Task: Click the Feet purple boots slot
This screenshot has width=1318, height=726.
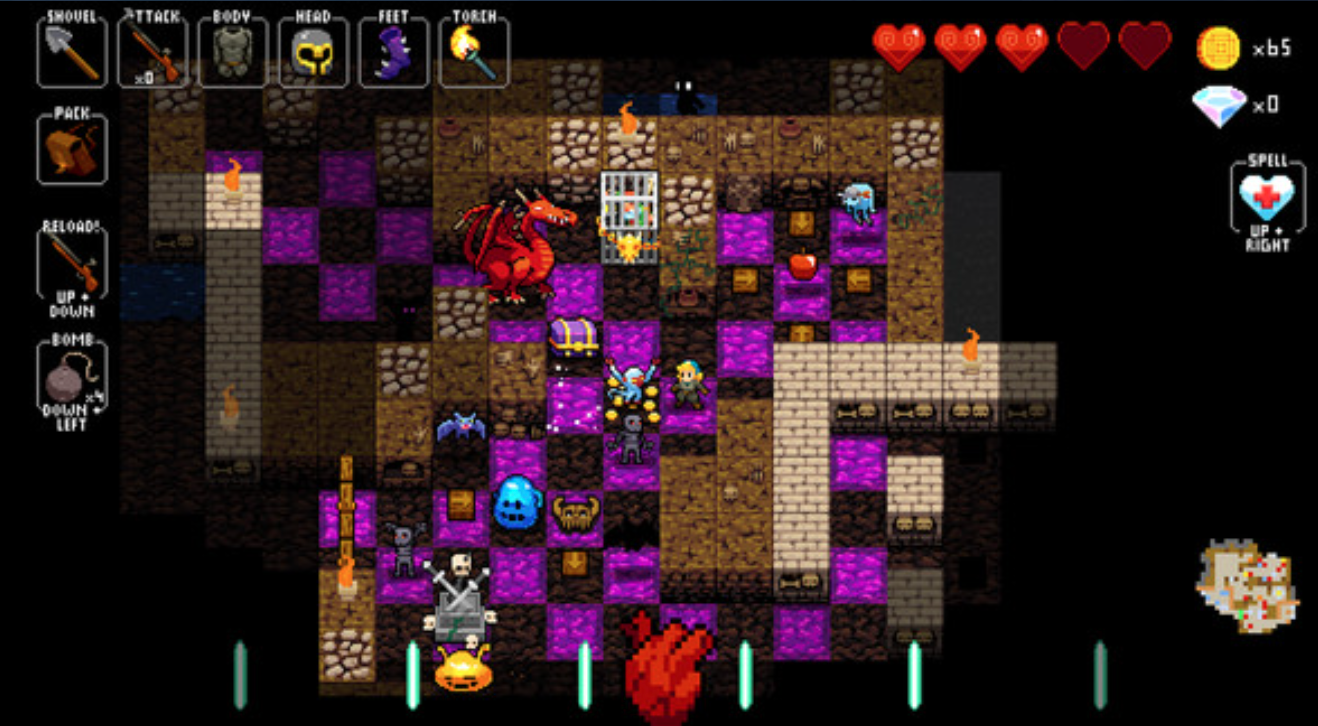Action: [x=393, y=52]
